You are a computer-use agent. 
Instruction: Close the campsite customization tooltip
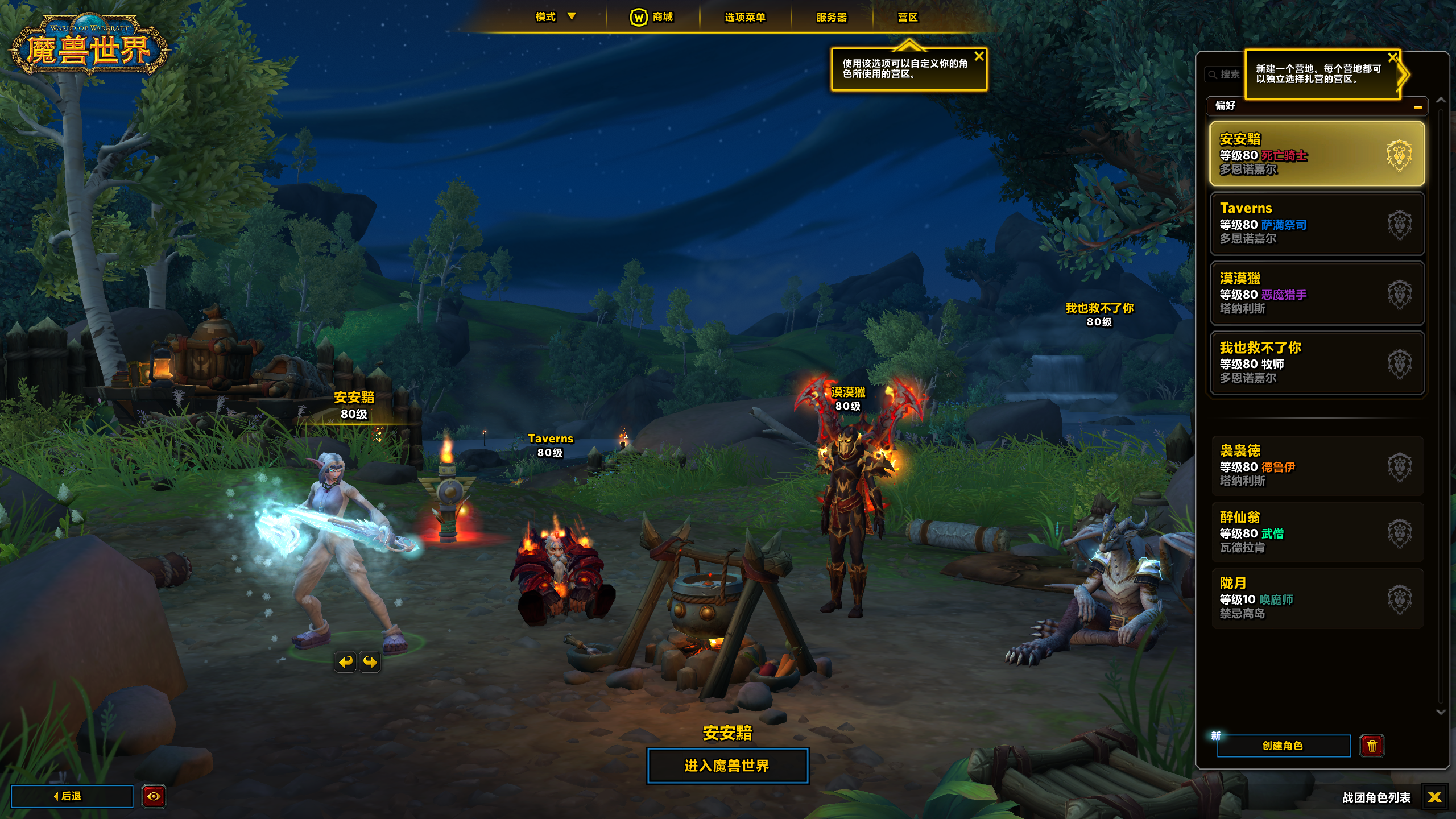click(x=979, y=56)
